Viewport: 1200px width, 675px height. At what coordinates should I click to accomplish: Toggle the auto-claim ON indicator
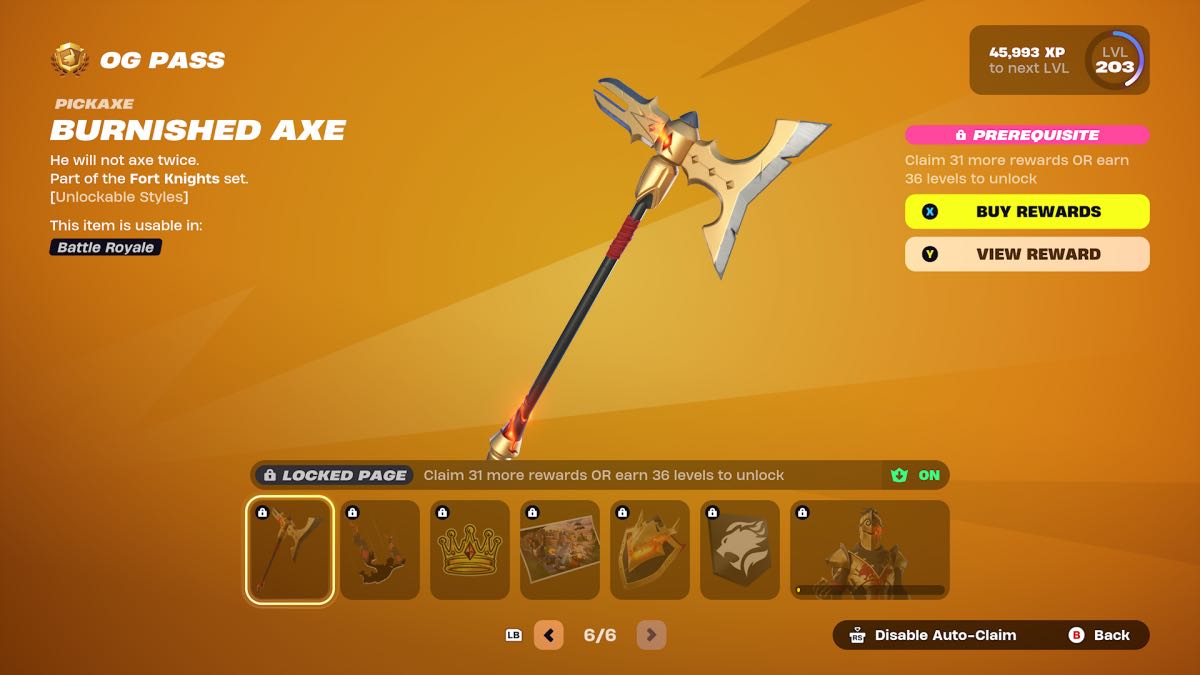(x=917, y=475)
